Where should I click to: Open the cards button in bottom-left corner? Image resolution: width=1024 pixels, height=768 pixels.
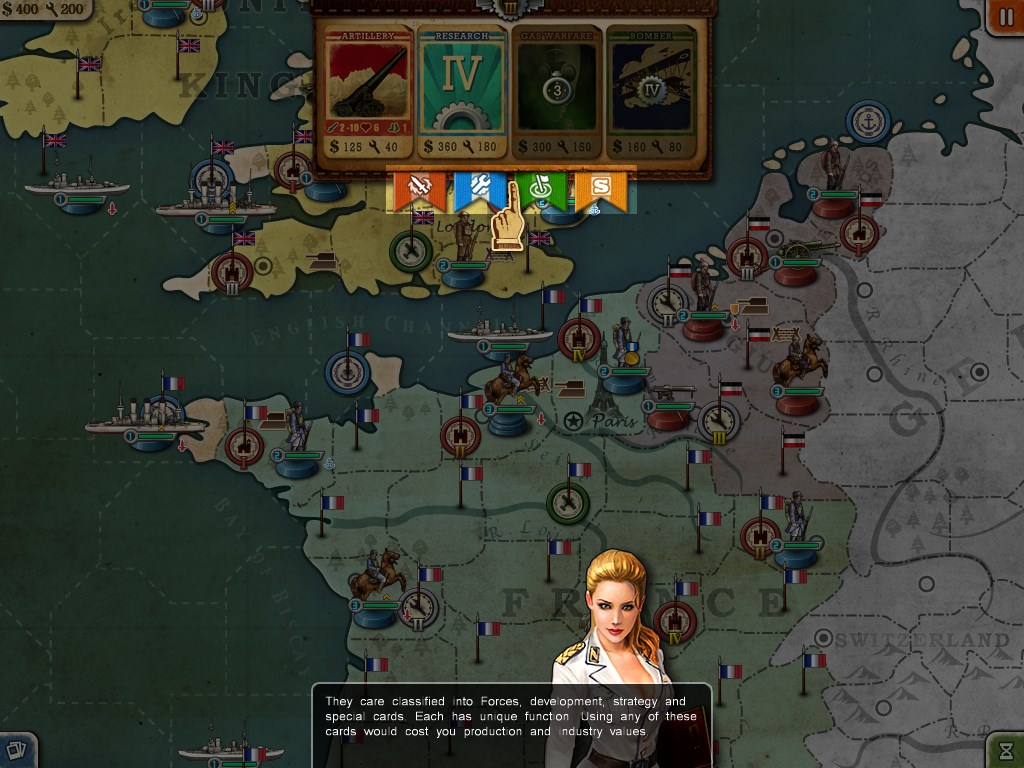17,750
